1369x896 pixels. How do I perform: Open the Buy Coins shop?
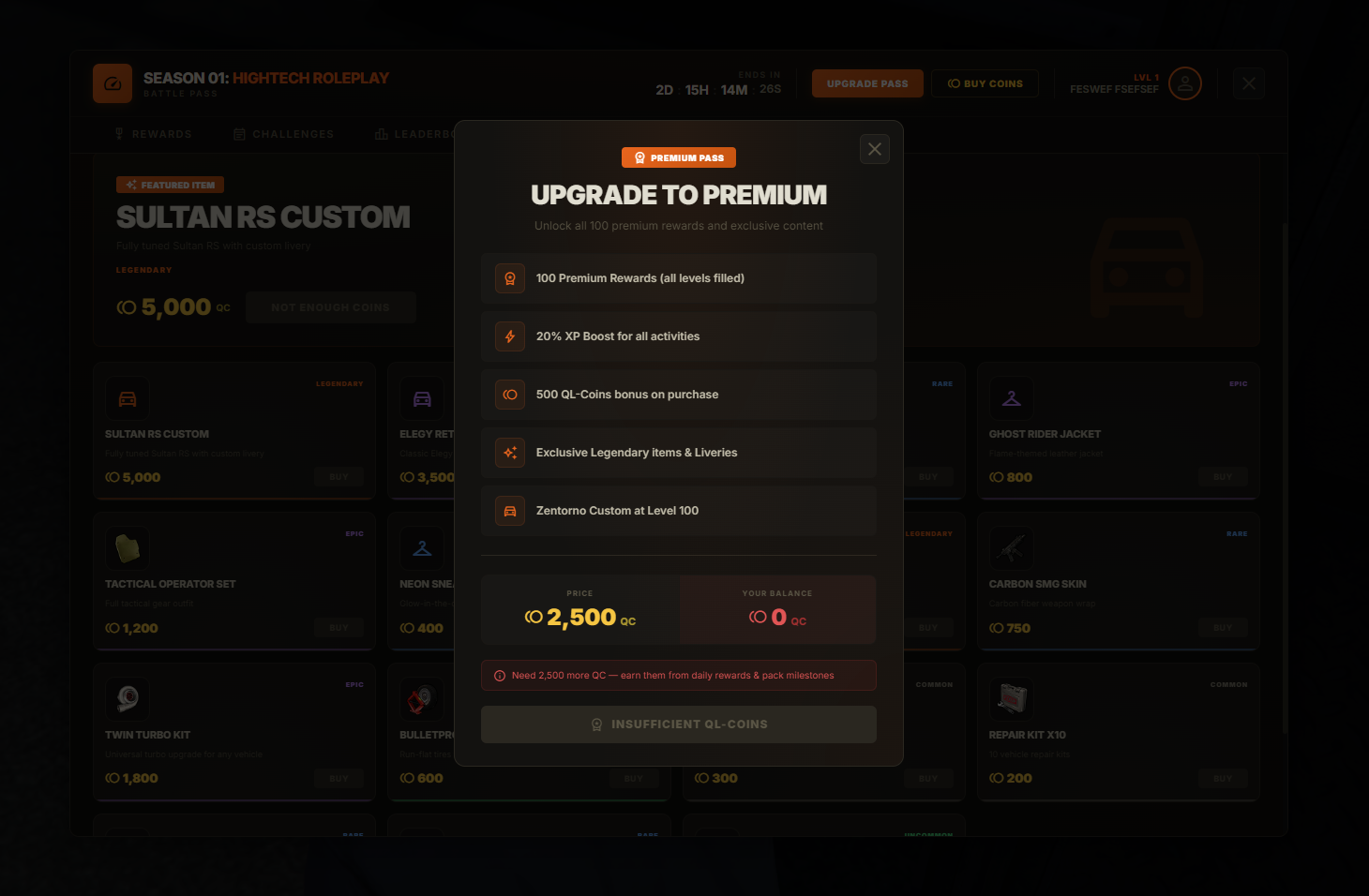985,83
